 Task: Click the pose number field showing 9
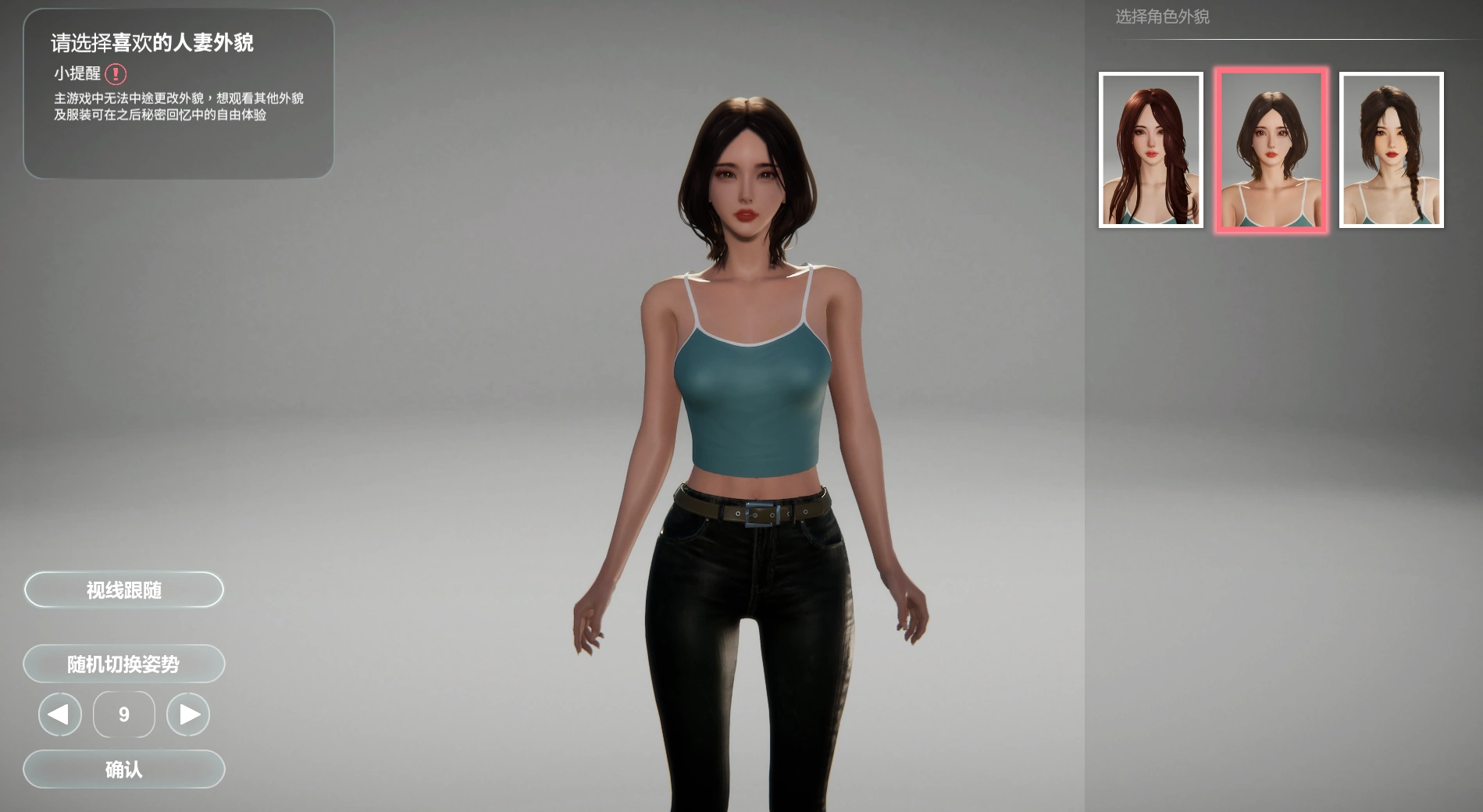[x=123, y=714]
